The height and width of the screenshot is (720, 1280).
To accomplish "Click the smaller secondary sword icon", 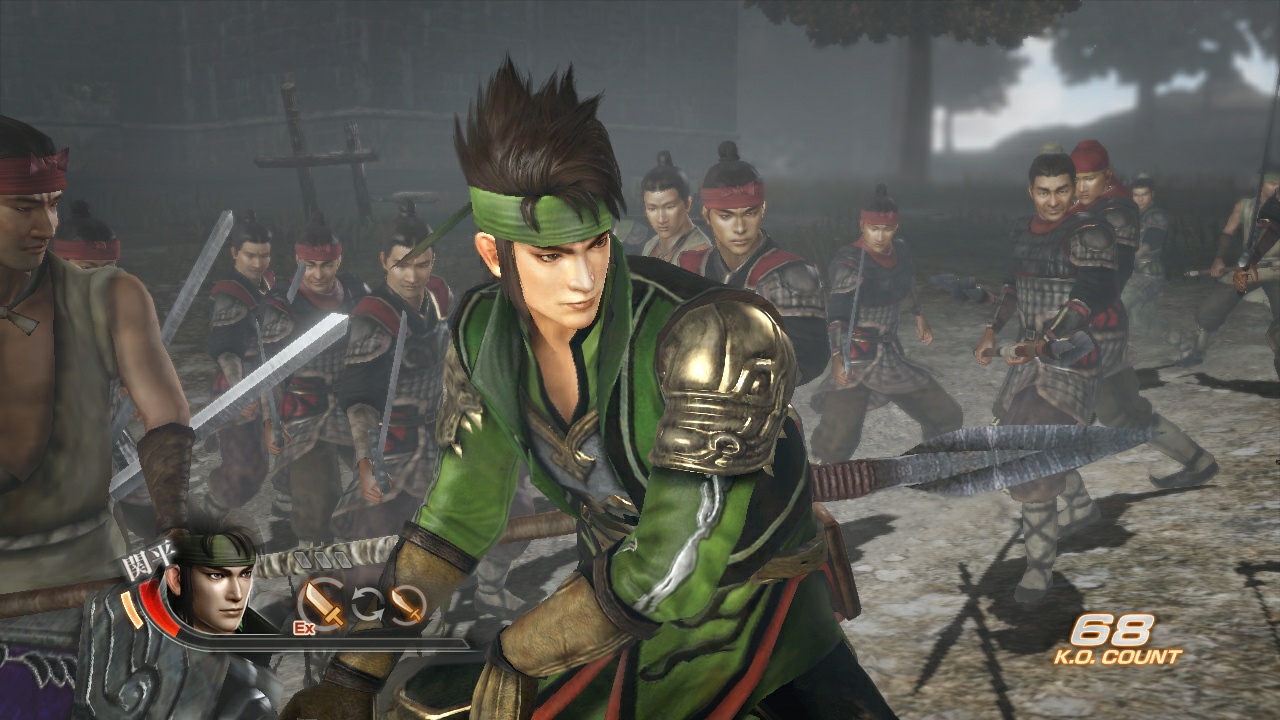I will (x=406, y=606).
